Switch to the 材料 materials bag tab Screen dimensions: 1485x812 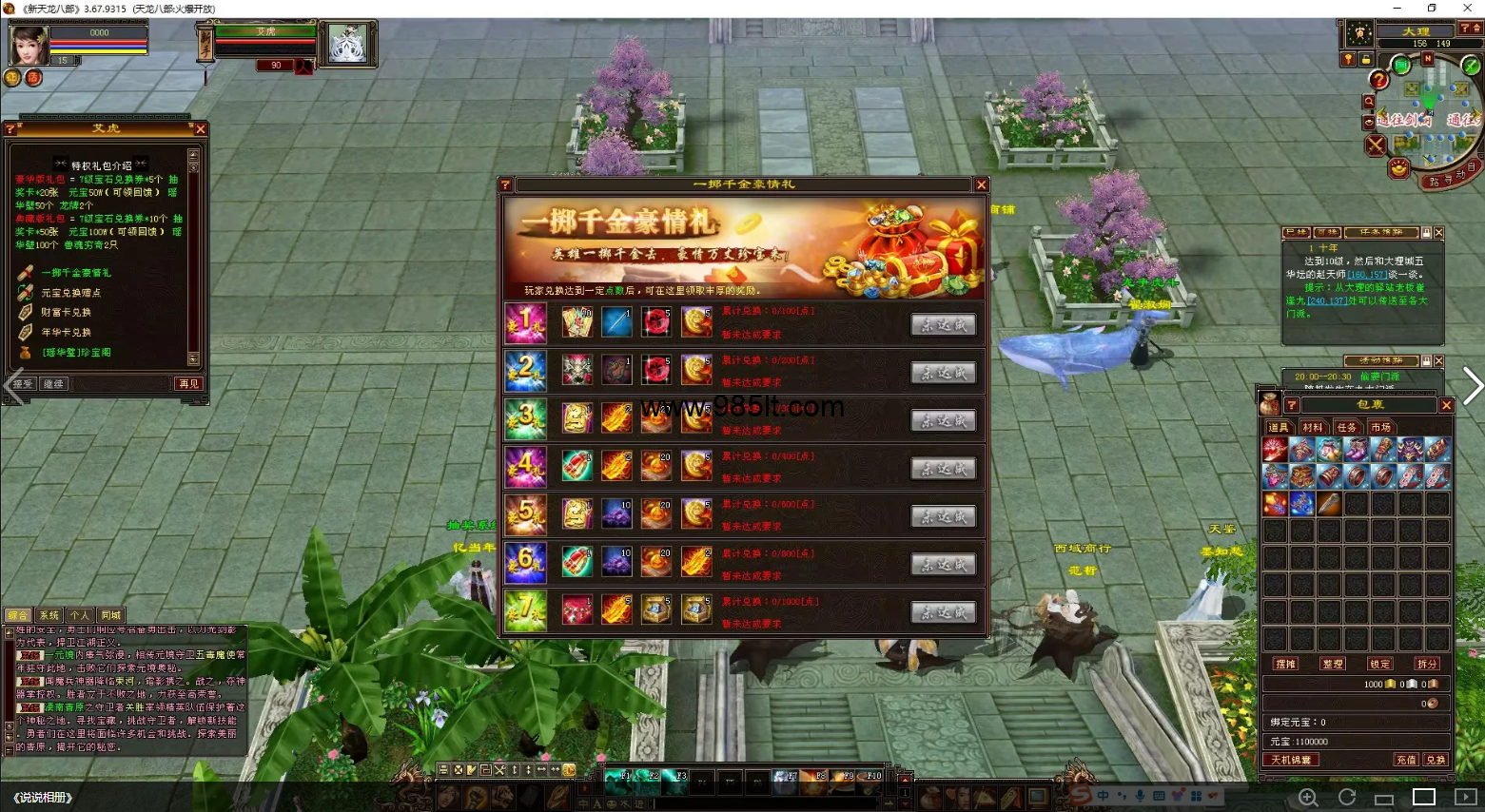point(1313,428)
